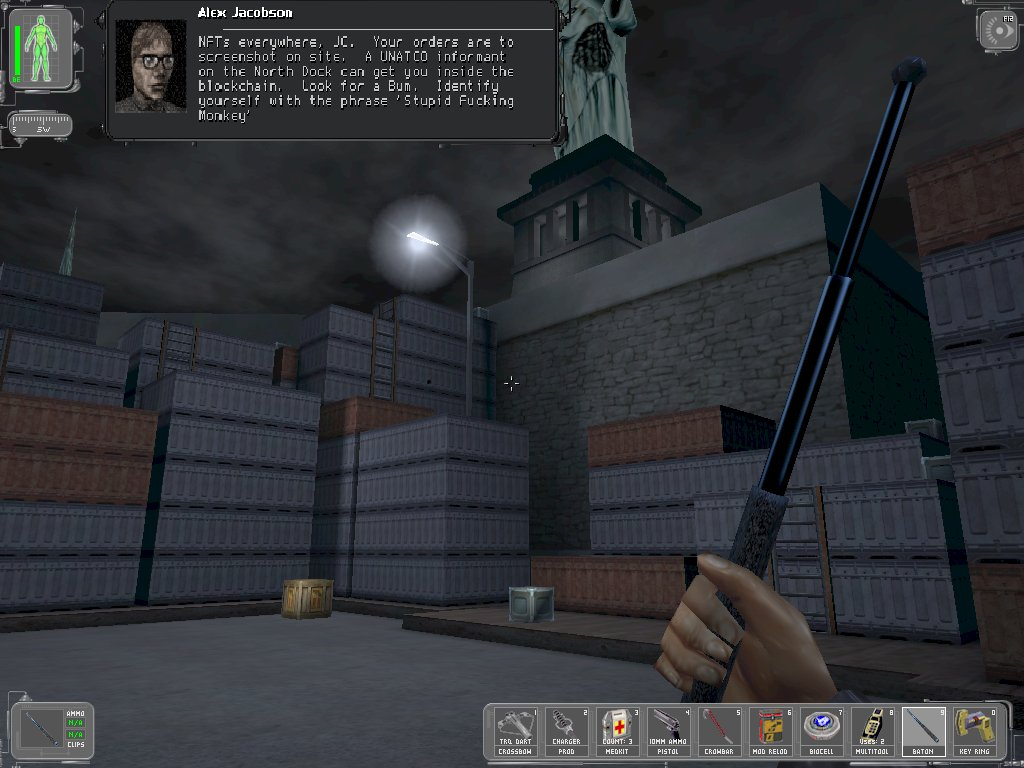The width and height of the screenshot is (1024, 768).
Task: Choose the charger prod slot
Action: [567, 732]
